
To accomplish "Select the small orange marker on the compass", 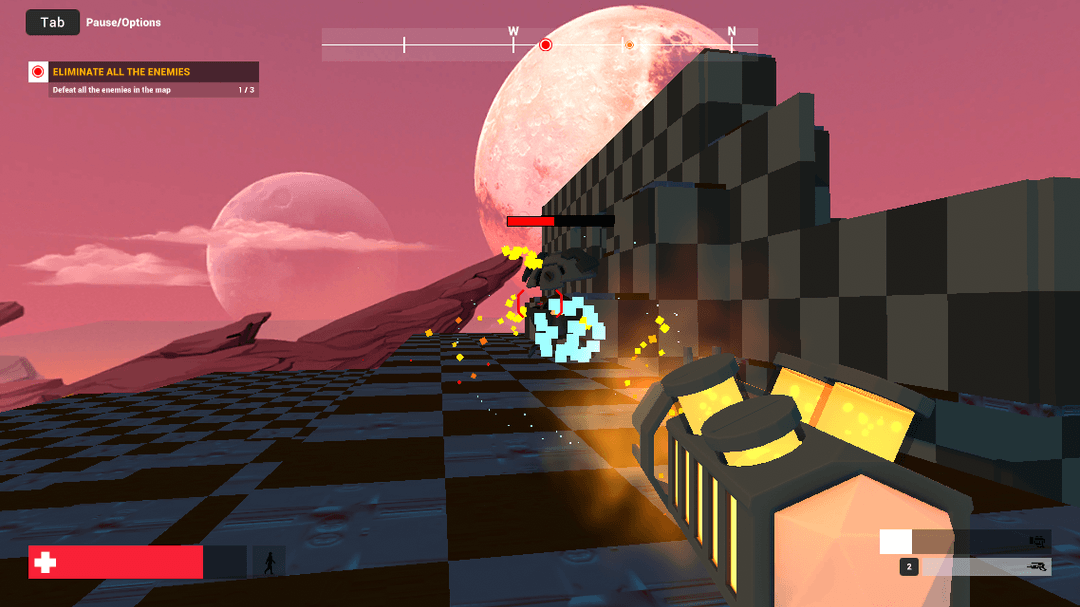I will [x=629, y=45].
